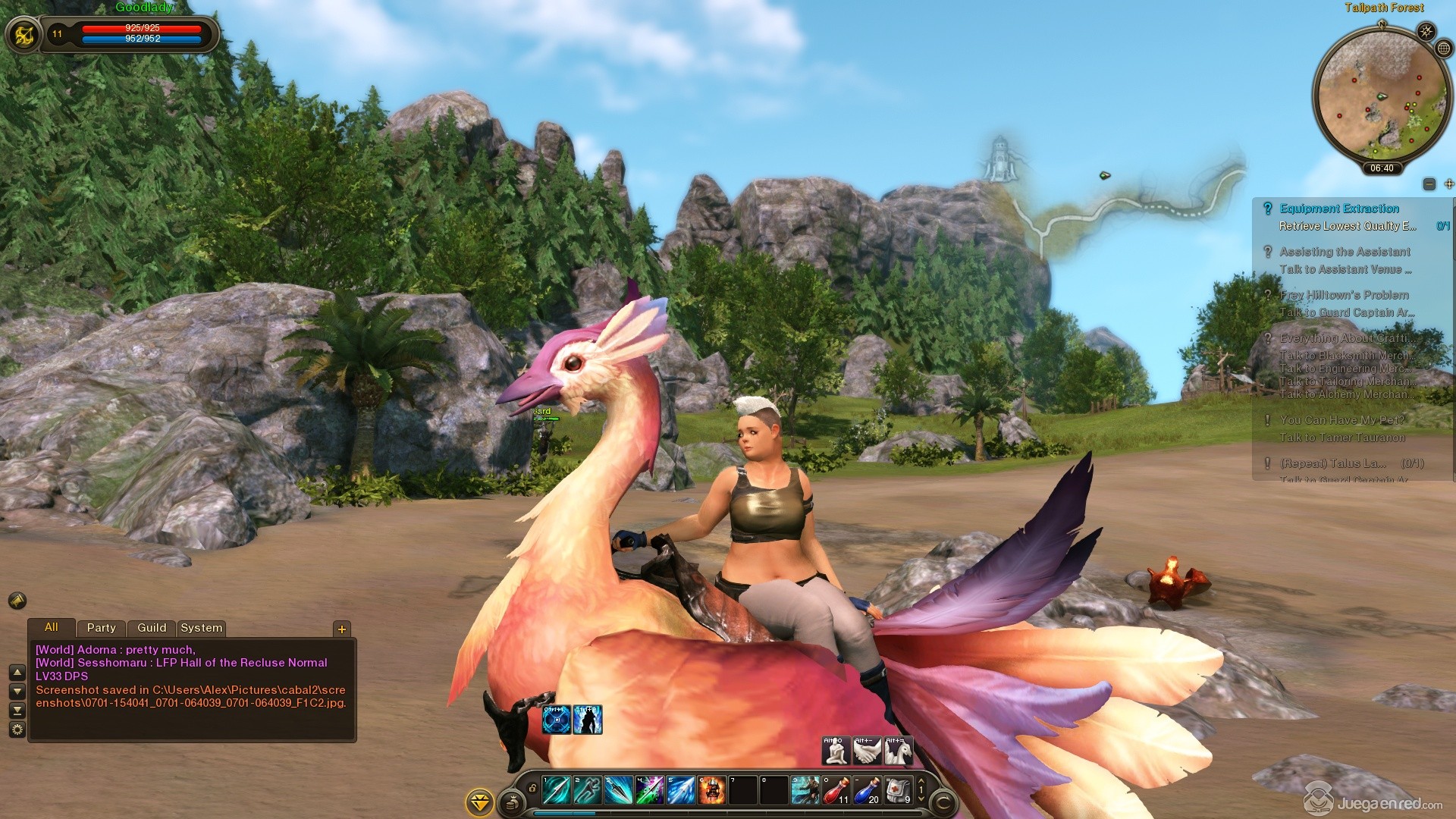Switch to the Party chat tab
Viewport: 1456px width, 819px height.
click(x=101, y=628)
